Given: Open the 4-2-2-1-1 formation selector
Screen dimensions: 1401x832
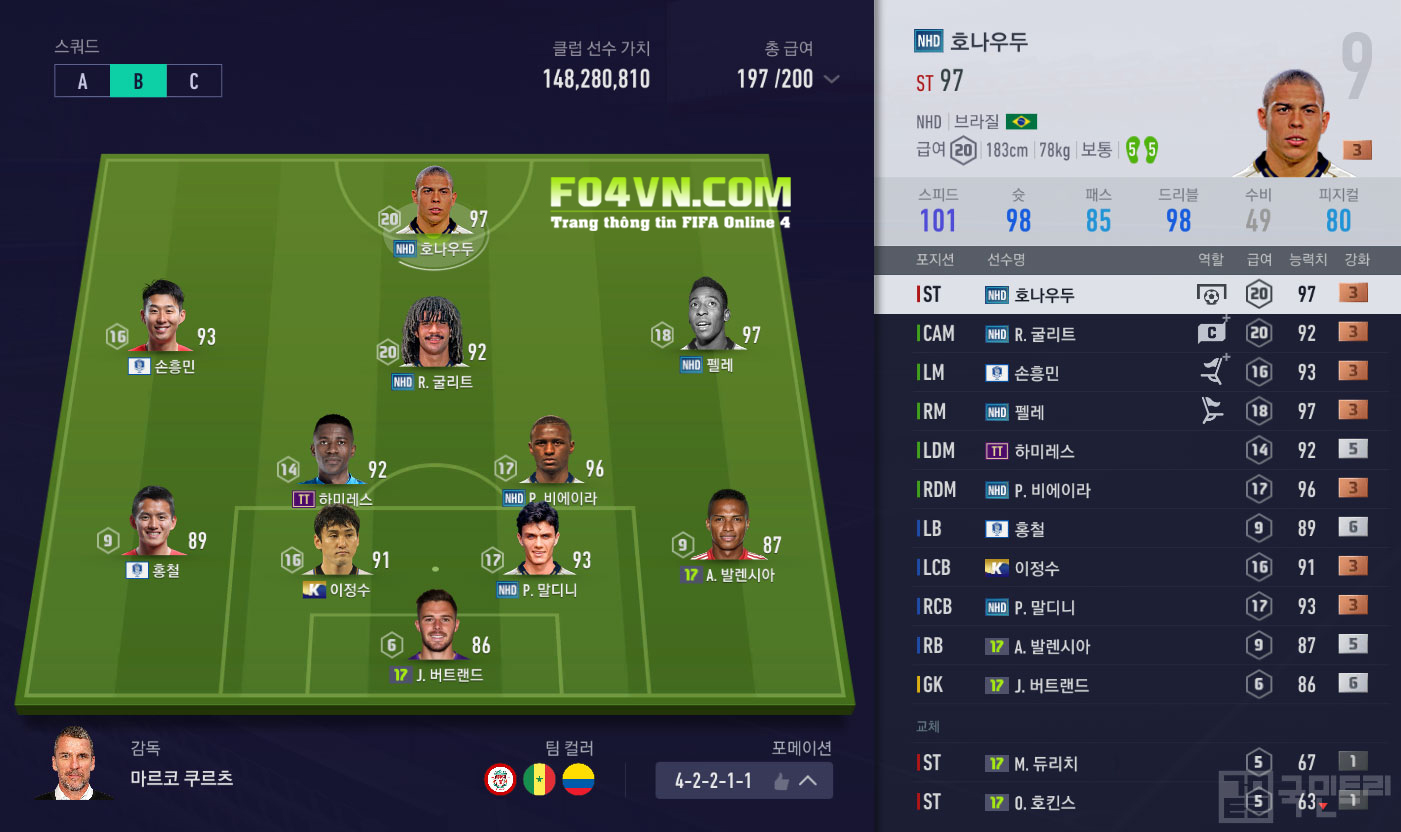Looking at the screenshot, I should pyautogui.click(x=743, y=780).
